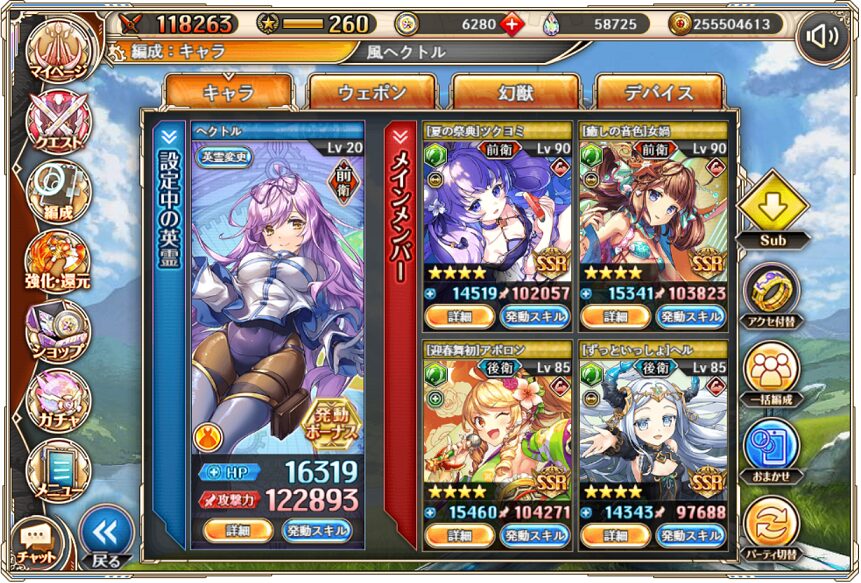This screenshot has height=583, width=861.
Task: Add jewels with the red plus button
Action: (512, 24)
